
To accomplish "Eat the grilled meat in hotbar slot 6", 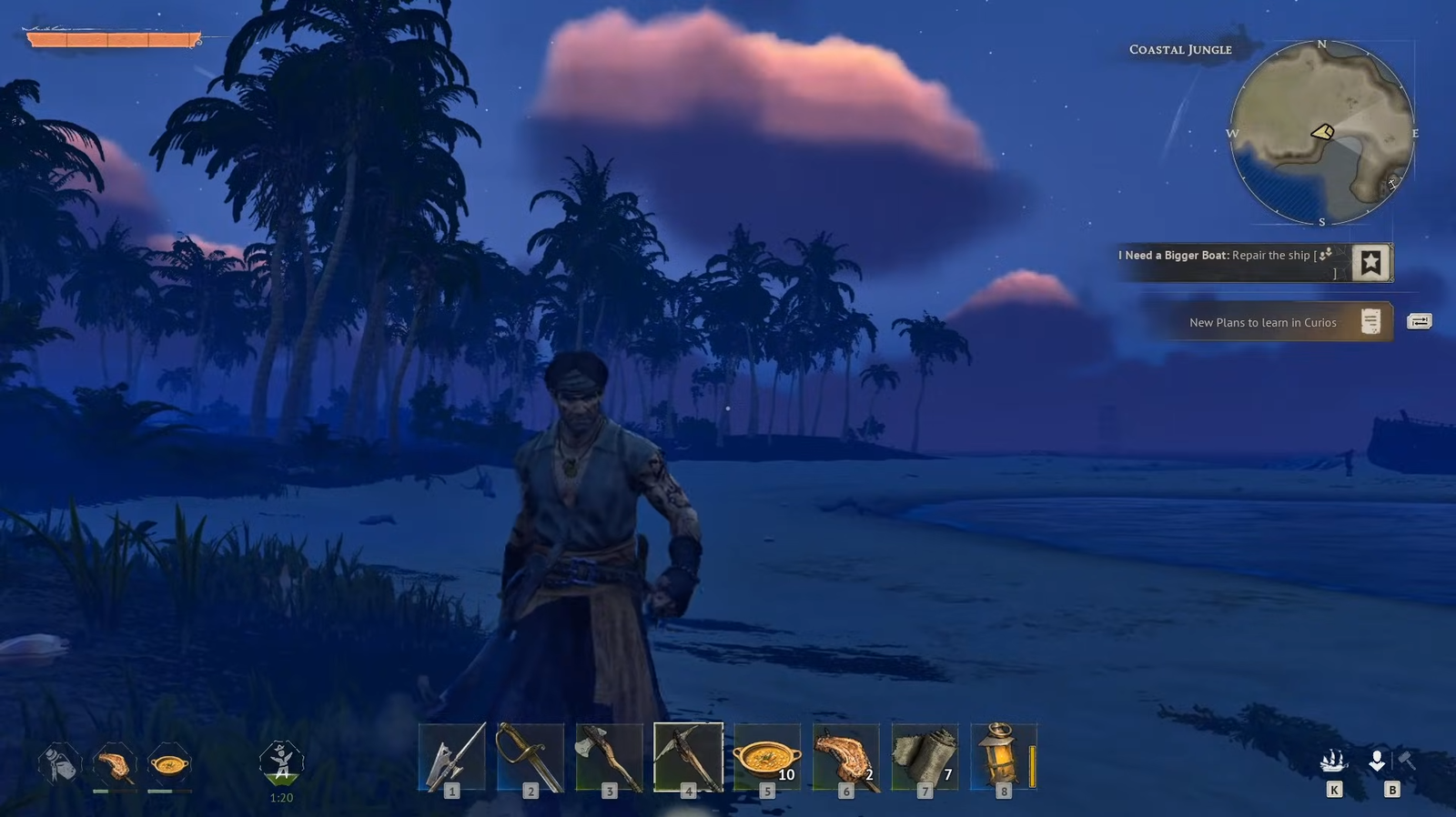I will click(846, 757).
